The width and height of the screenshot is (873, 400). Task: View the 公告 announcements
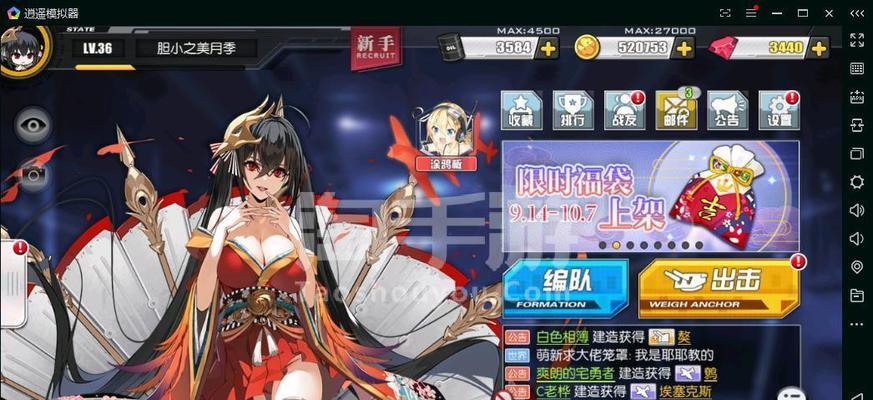point(727,110)
